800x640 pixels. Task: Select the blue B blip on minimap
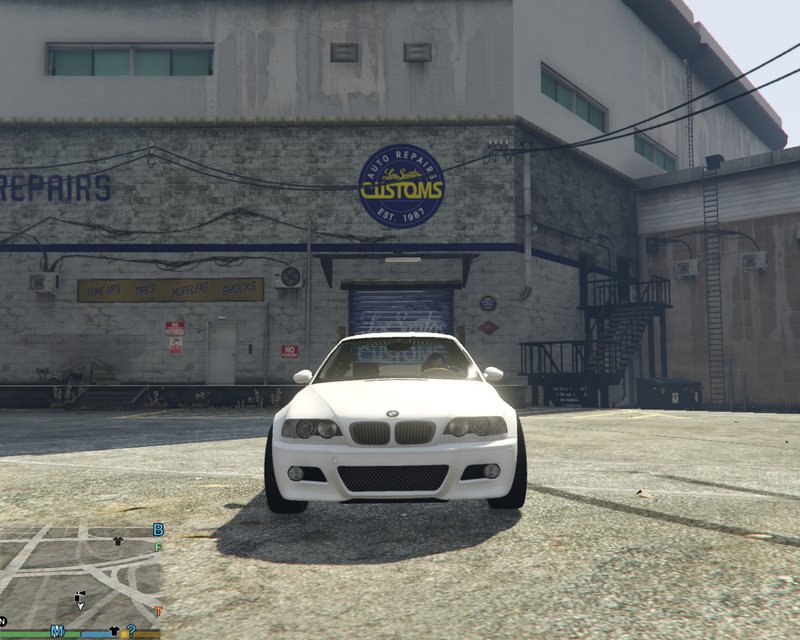point(158,529)
